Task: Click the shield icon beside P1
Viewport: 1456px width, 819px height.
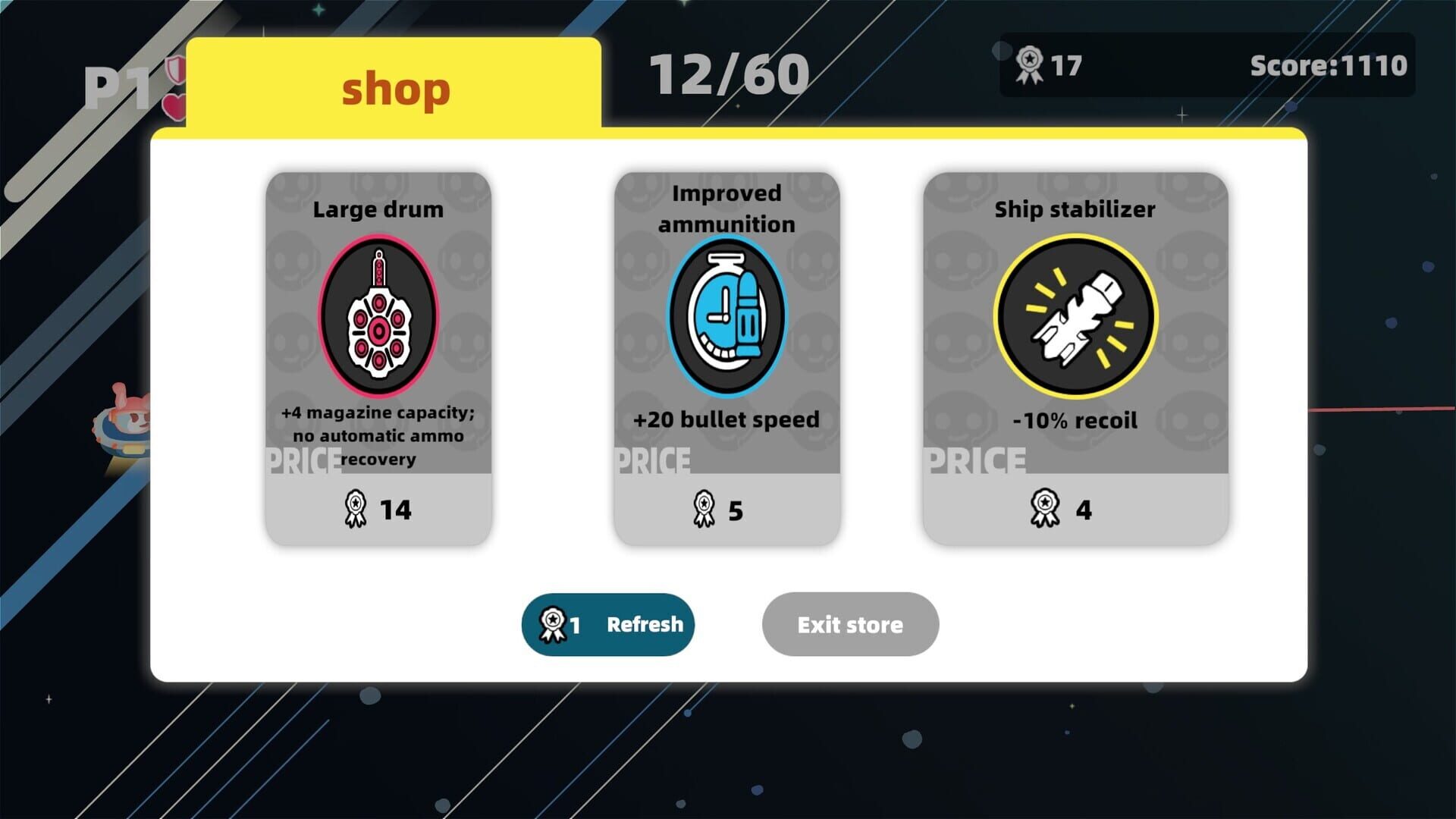Action: pyautogui.click(x=175, y=72)
